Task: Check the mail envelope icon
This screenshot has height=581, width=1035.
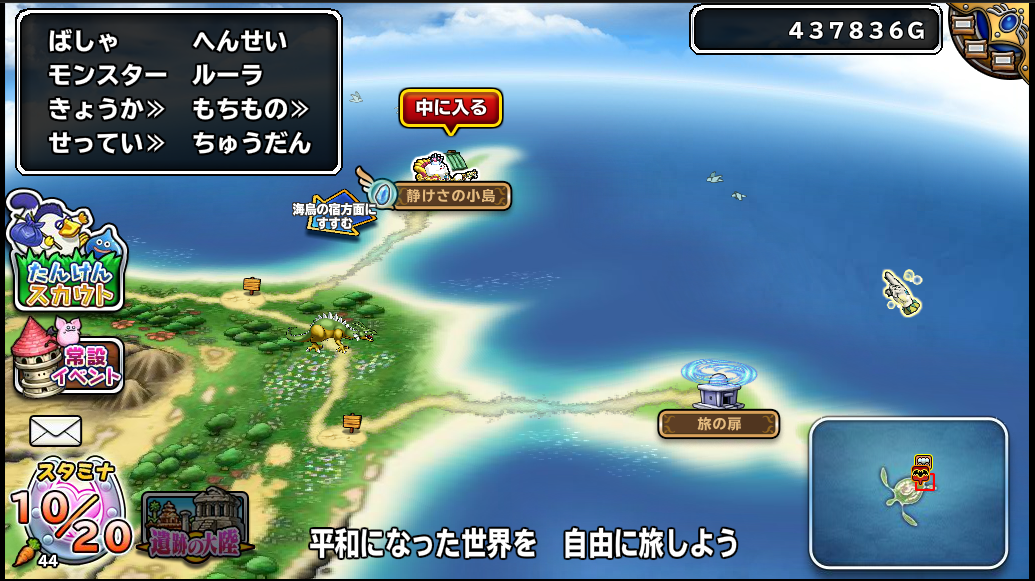Action: click(x=55, y=431)
